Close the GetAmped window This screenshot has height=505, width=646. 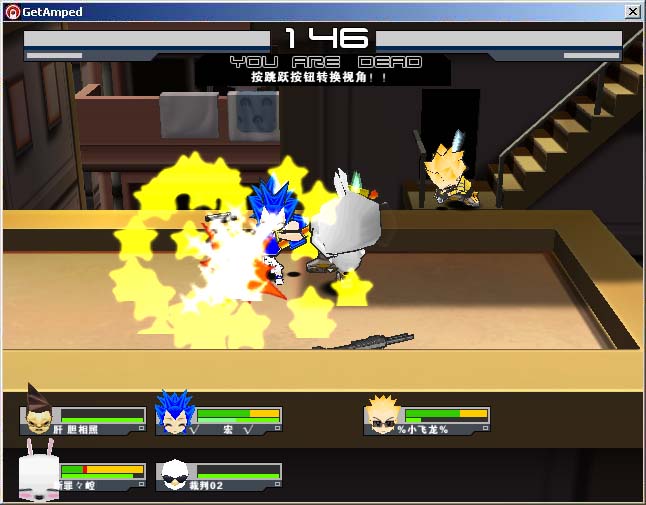pyautogui.click(x=632, y=12)
